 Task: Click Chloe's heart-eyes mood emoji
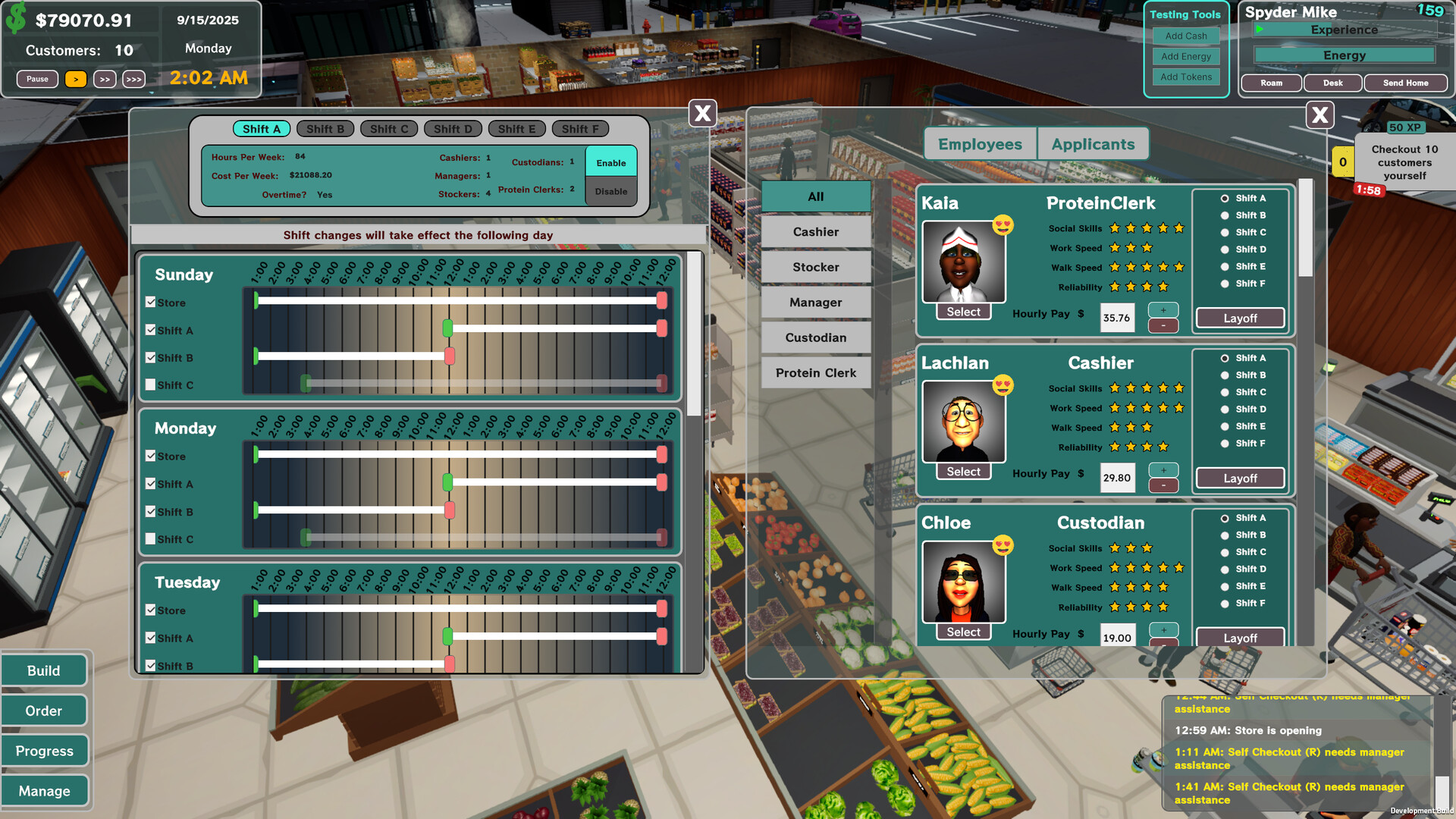click(1003, 544)
